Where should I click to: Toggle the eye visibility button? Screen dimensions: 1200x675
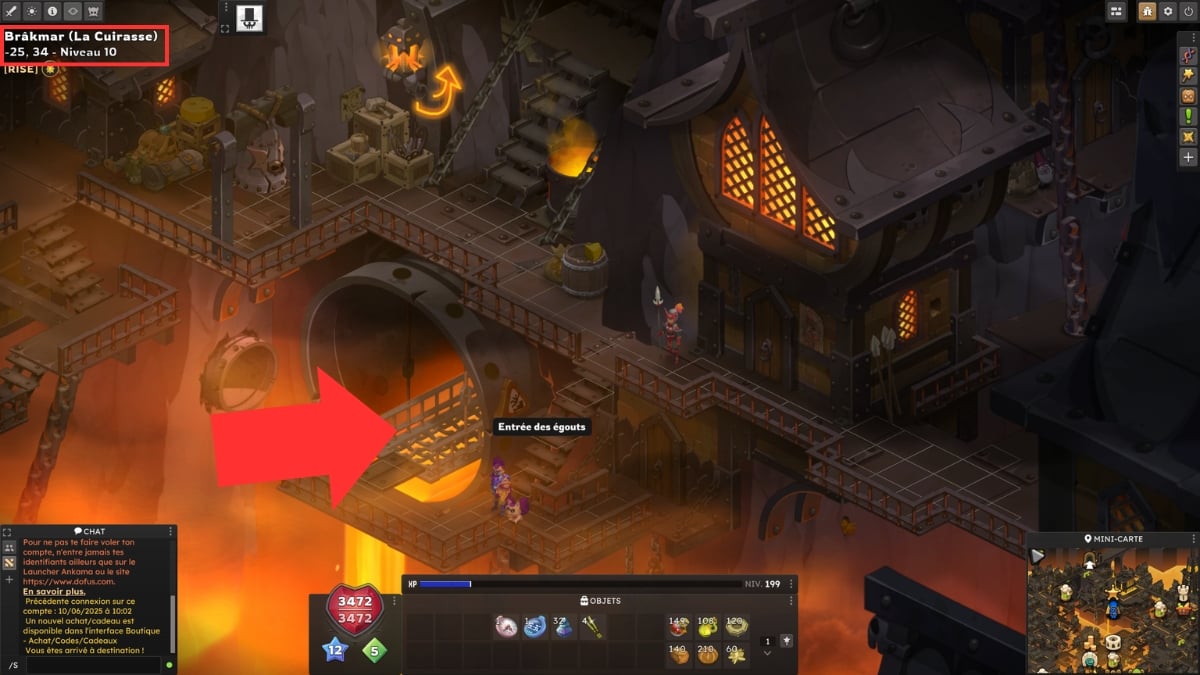pos(71,11)
